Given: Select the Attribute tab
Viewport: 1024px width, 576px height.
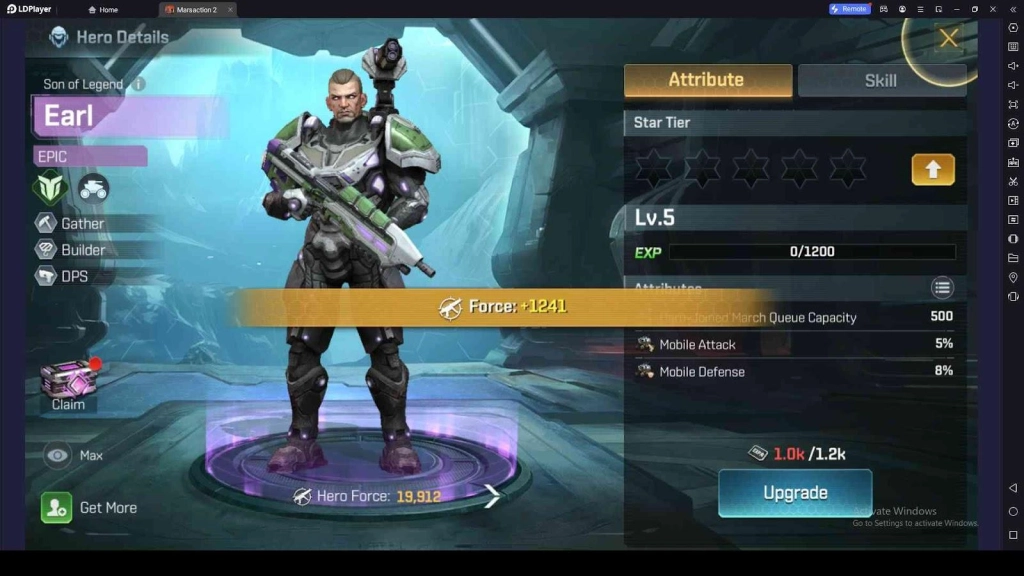Looking at the screenshot, I should coord(707,80).
